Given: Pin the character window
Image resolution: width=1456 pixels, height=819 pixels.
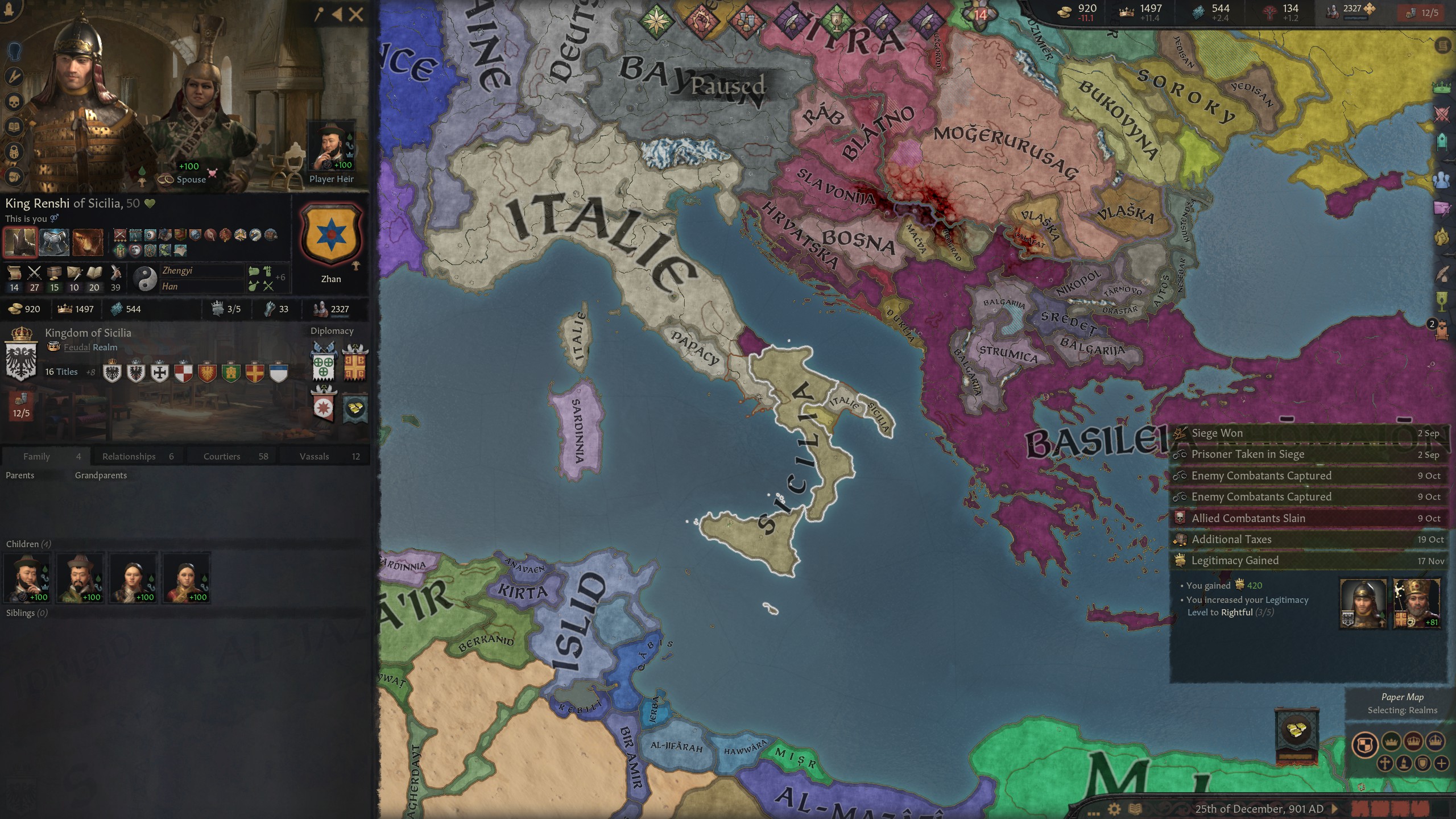Looking at the screenshot, I should (318, 15).
